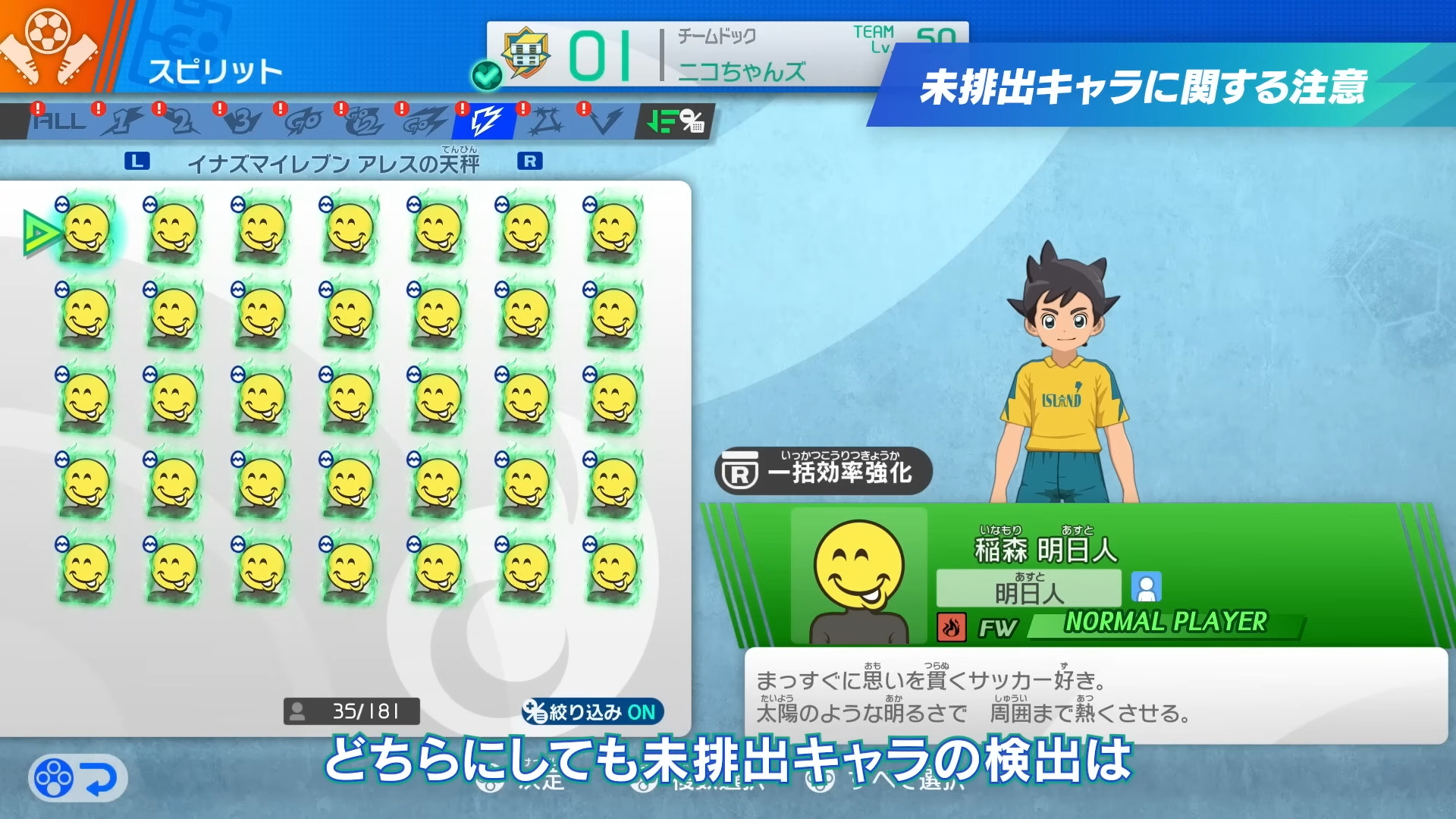
Task: Open the Inazuma Eleven 2 series tab
Action: 182,121
